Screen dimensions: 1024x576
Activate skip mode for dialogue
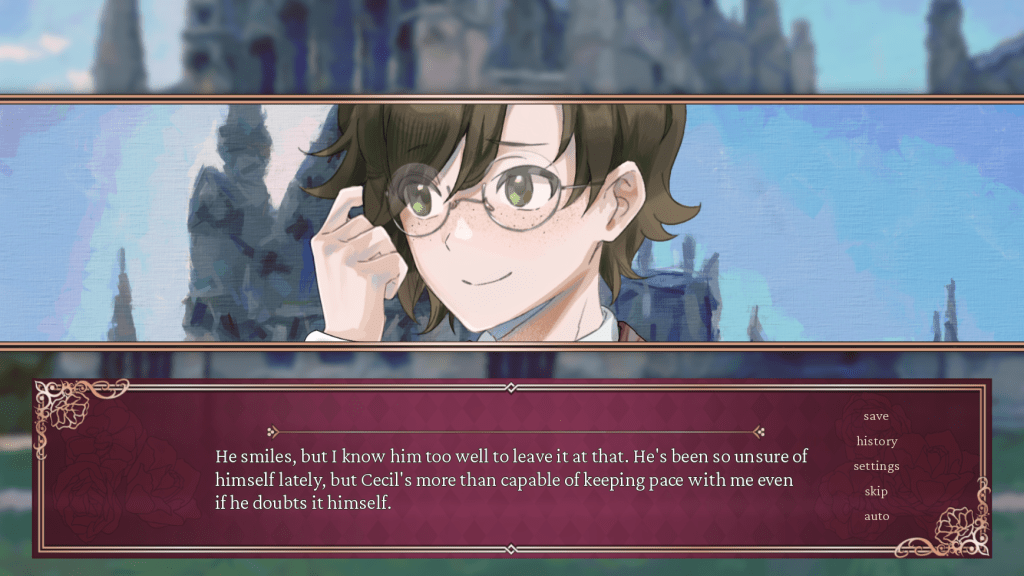[876, 491]
